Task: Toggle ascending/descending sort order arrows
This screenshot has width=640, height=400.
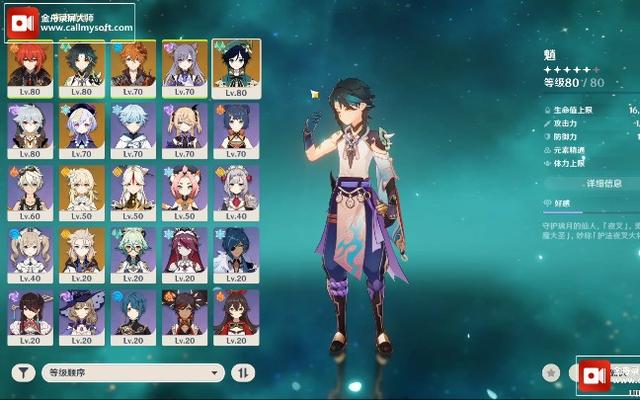Action: [243, 372]
